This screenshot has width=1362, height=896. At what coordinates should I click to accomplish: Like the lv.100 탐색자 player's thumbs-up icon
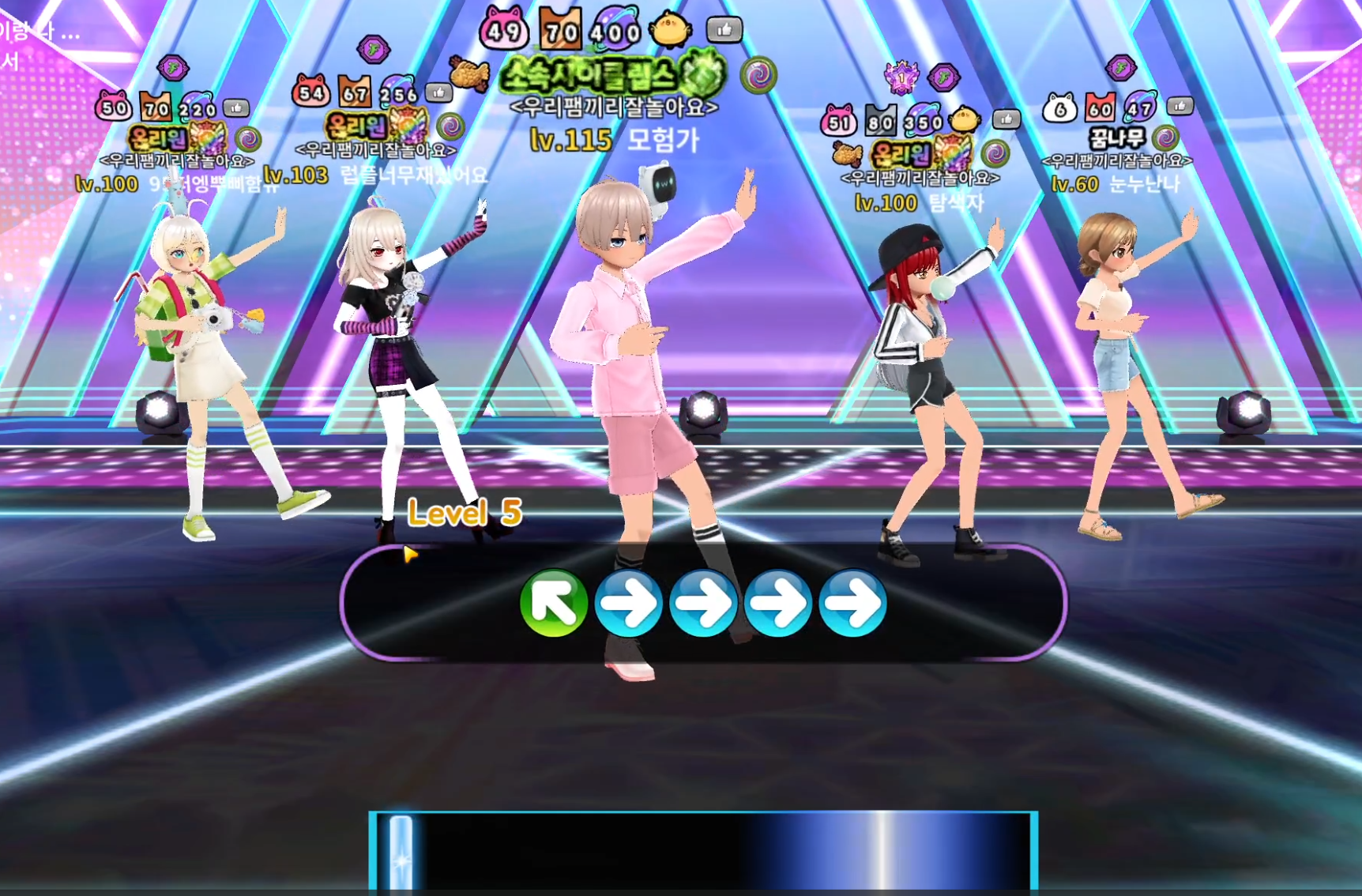click(x=1006, y=119)
